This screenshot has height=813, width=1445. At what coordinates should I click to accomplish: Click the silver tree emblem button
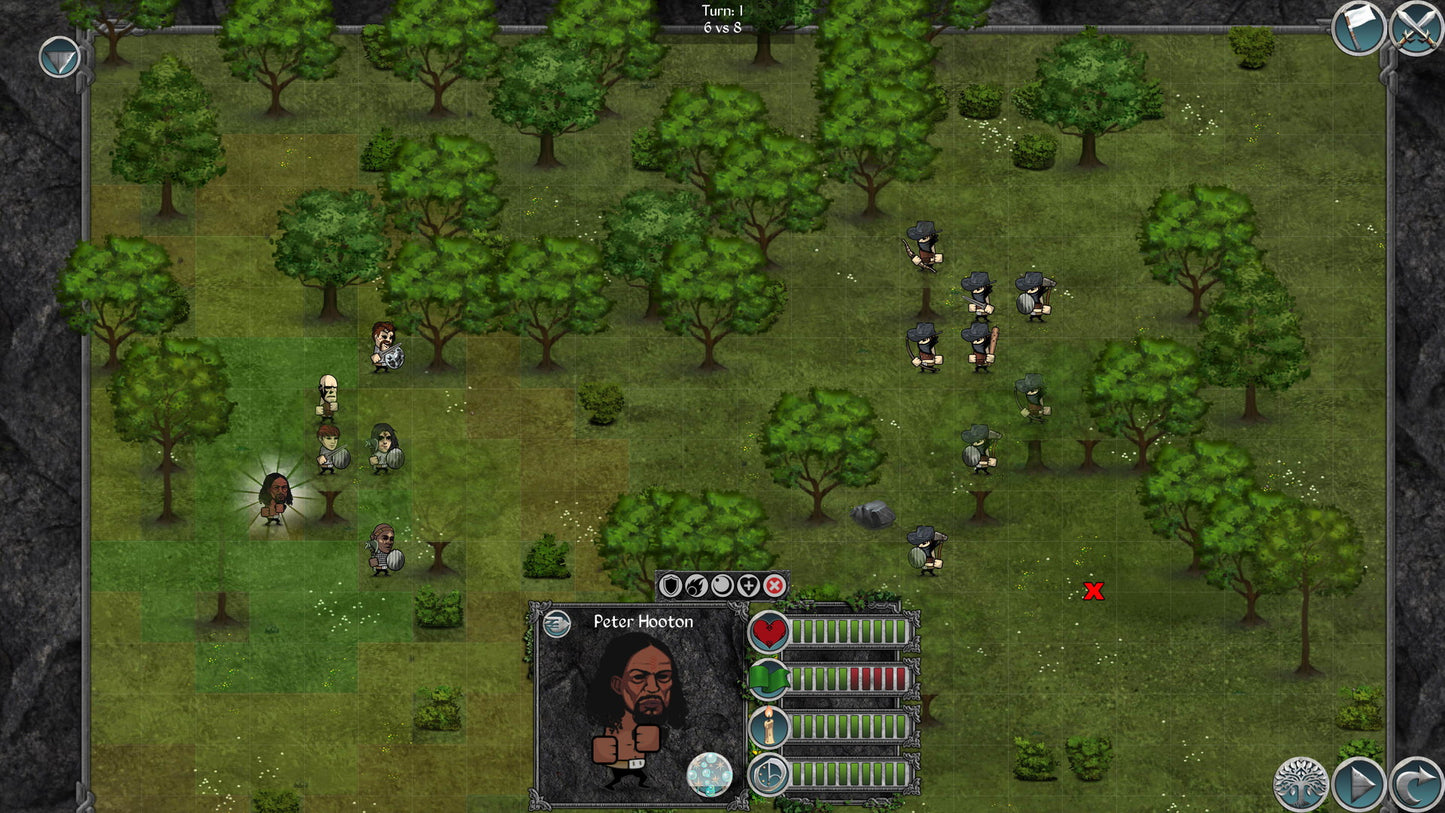pos(1300,784)
